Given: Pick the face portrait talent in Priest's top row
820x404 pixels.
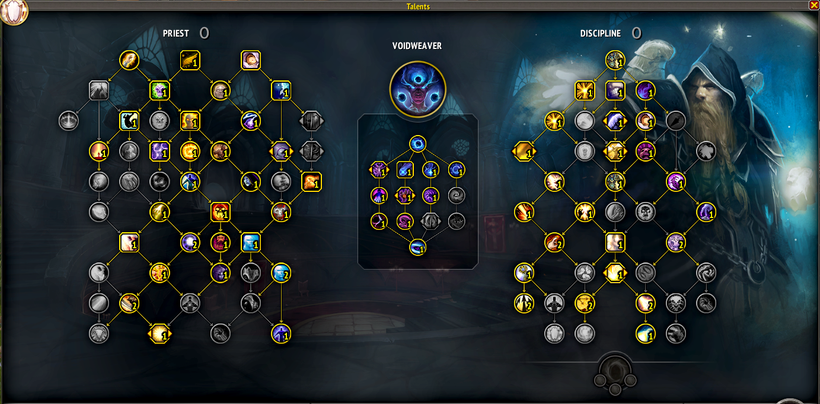Looking at the screenshot, I should [250, 60].
